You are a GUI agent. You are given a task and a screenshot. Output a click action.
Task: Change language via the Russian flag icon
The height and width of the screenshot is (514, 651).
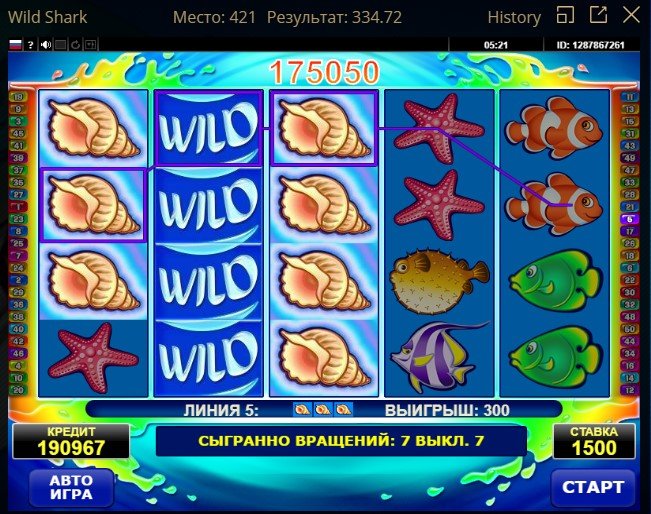[x=15, y=45]
